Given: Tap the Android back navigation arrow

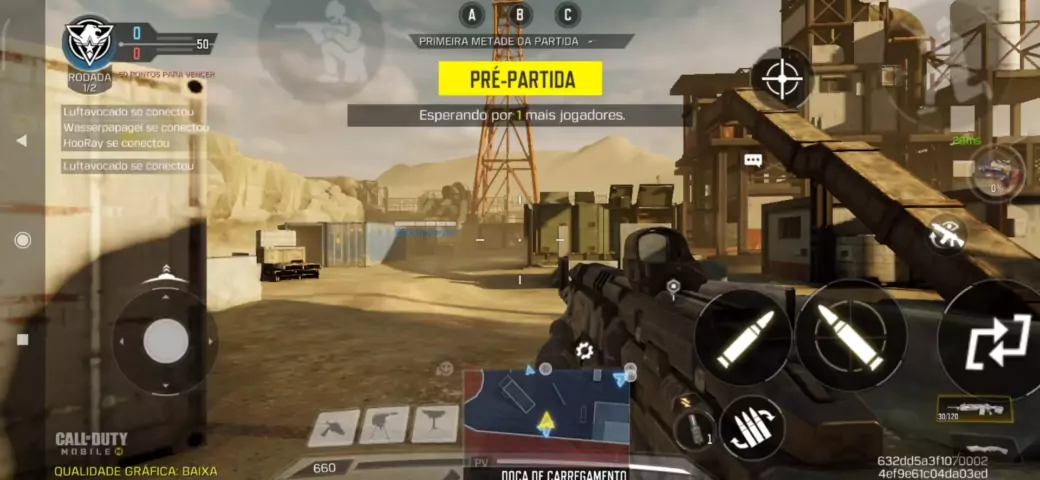Looking at the screenshot, I should click(x=21, y=141).
